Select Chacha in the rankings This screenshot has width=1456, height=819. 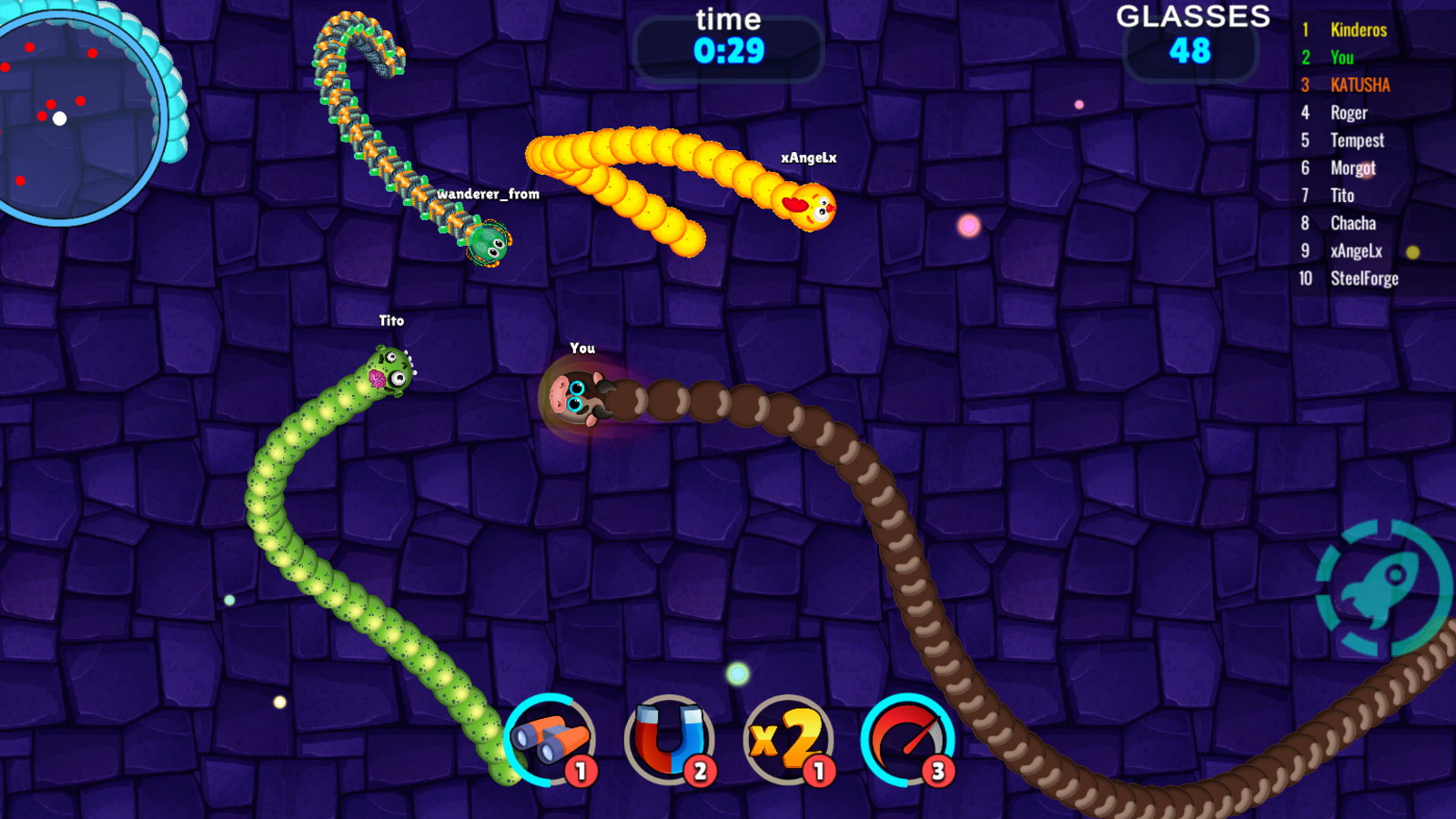click(x=1354, y=223)
